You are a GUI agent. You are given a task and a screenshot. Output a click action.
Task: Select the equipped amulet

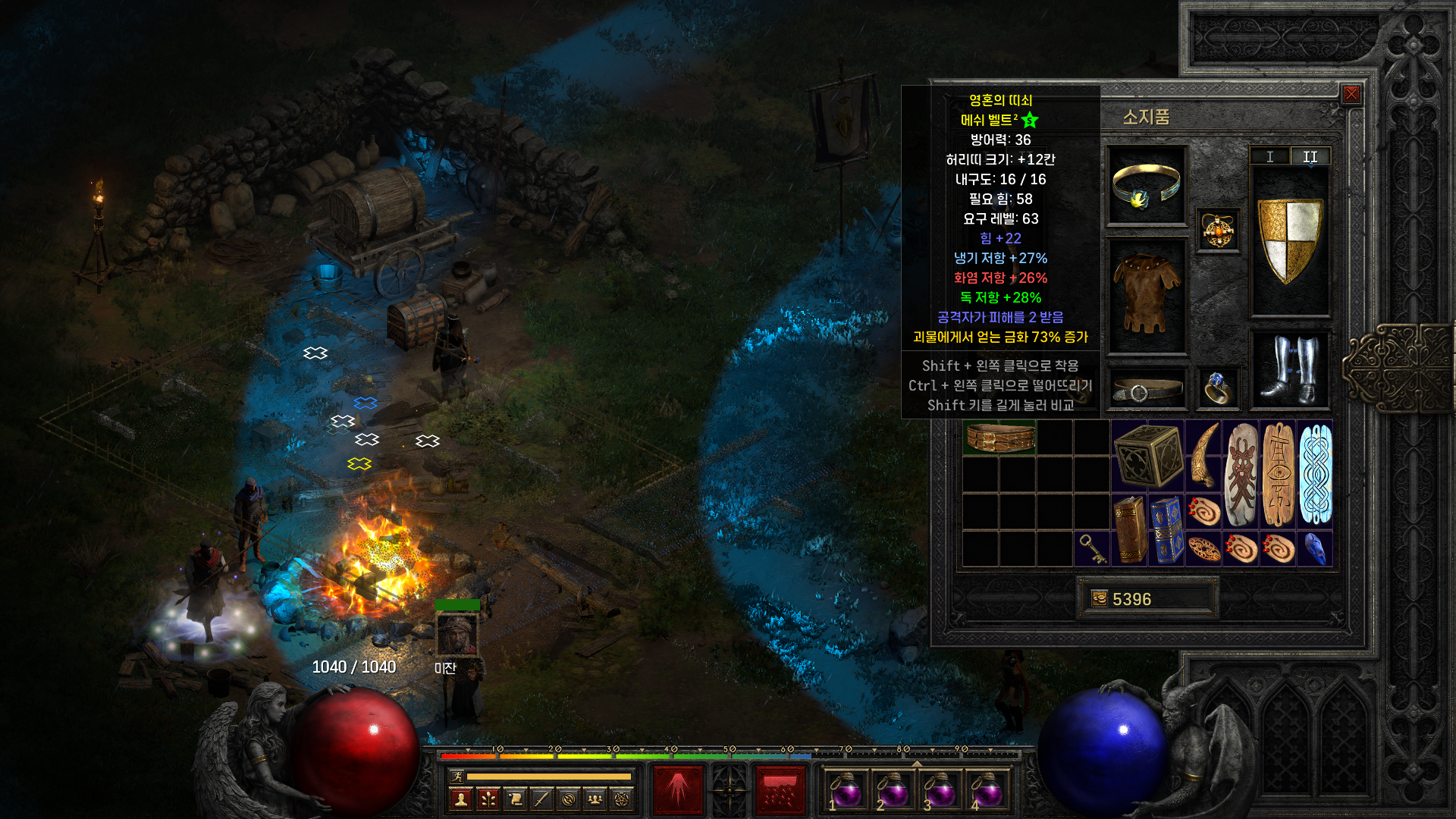[x=1218, y=230]
